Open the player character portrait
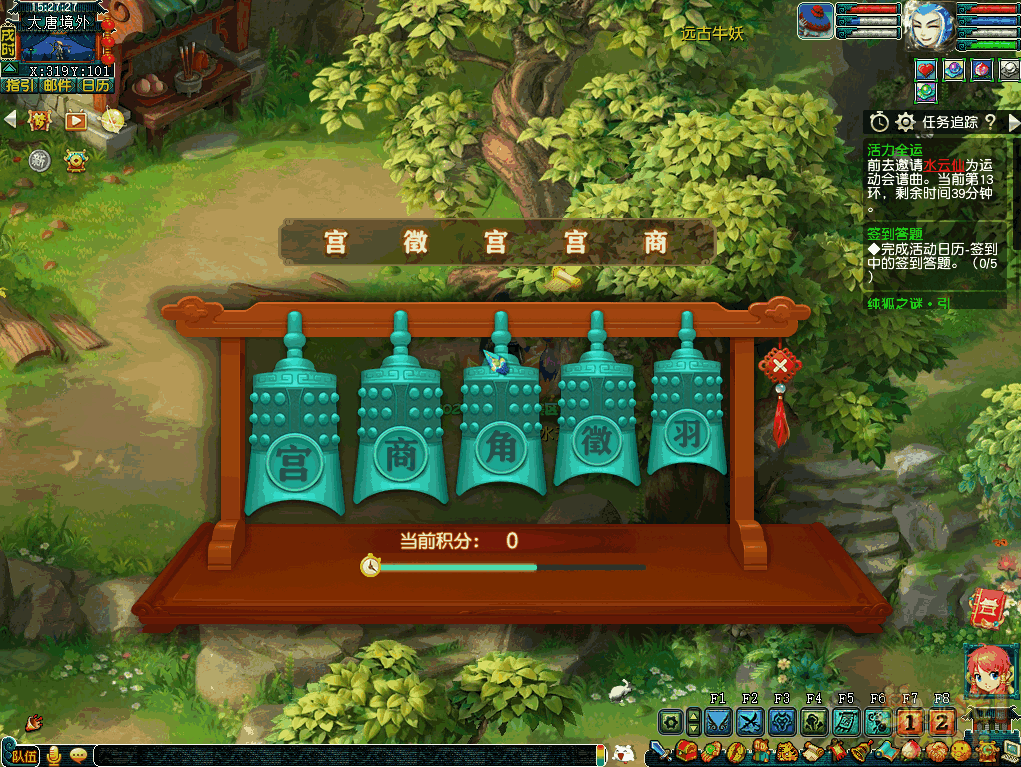Image resolution: width=1021 pixels, height=767 pixels. (x=927, y=26)
